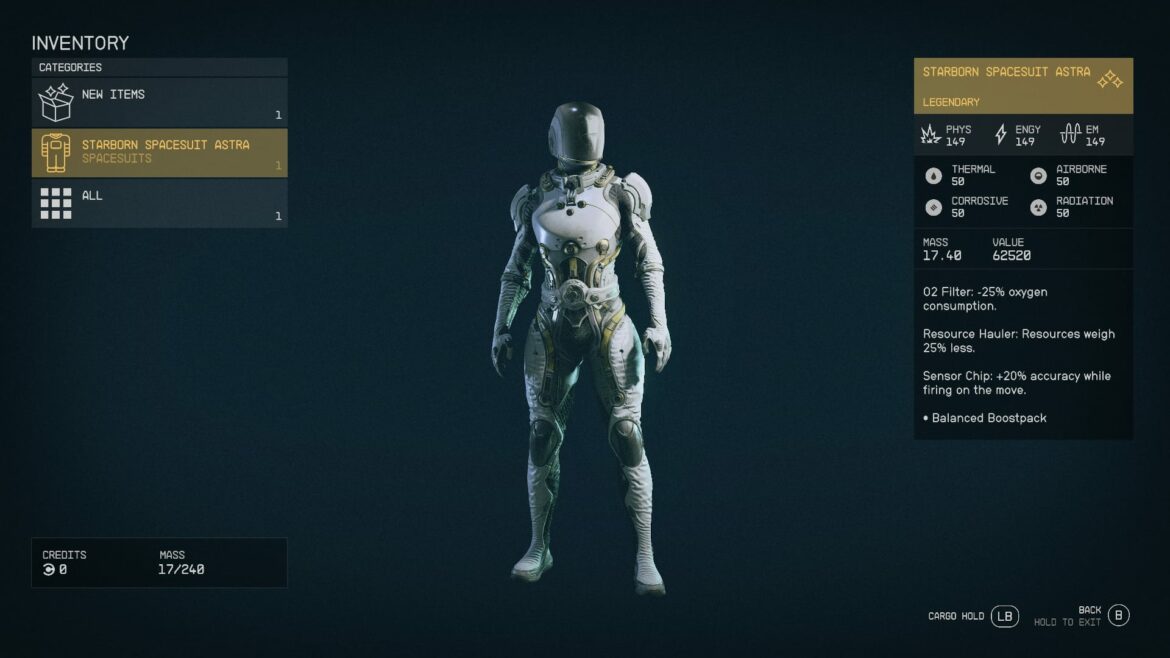The height and width of the screenshot is (658, 1170).
Task: Open the New Items category
Action: [x=159, y=102]
